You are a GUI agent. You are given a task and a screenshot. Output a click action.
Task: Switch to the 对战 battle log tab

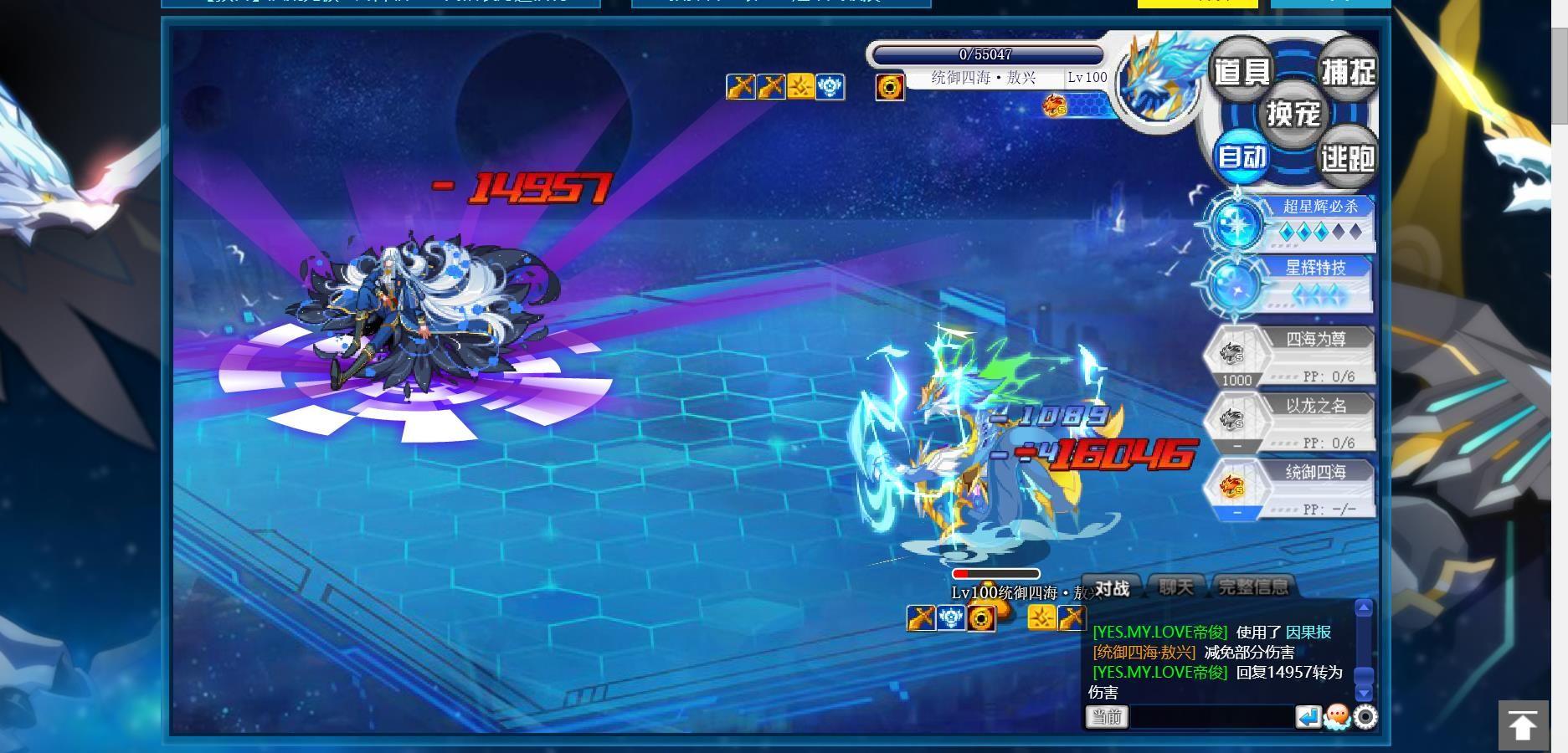point(1112,588)
